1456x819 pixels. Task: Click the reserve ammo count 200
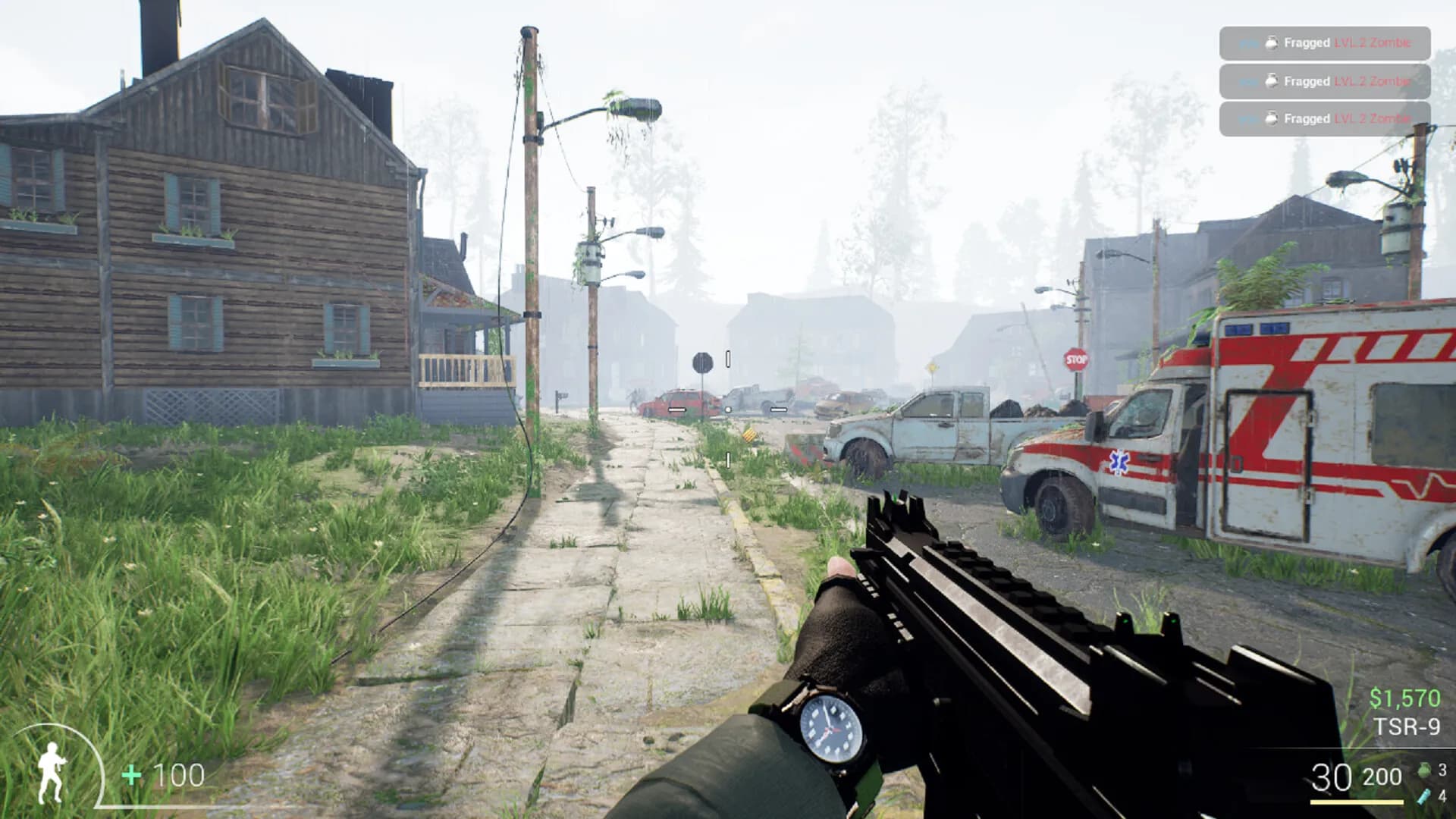click(x=1382, y=777)
